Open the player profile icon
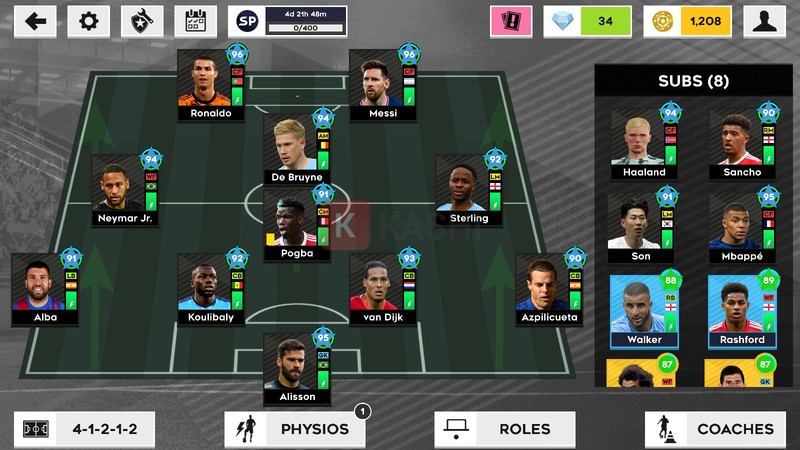This screenshot has width=800, height=450. coord(765,21)
